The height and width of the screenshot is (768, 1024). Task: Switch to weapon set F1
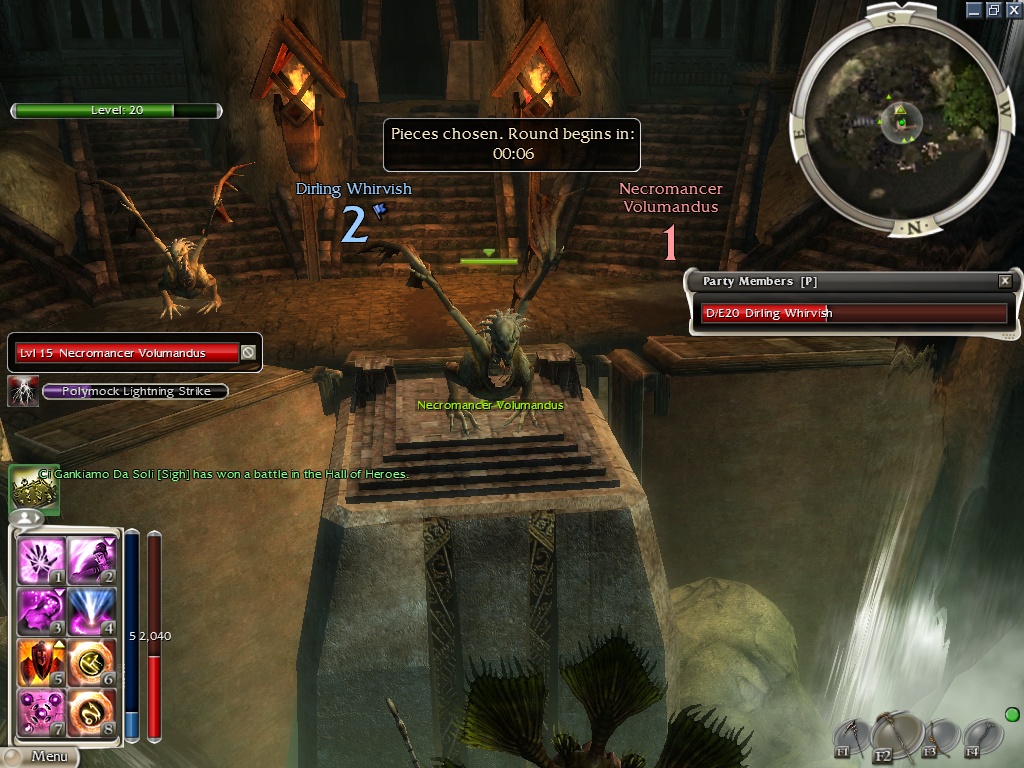(x=850, y=738)
